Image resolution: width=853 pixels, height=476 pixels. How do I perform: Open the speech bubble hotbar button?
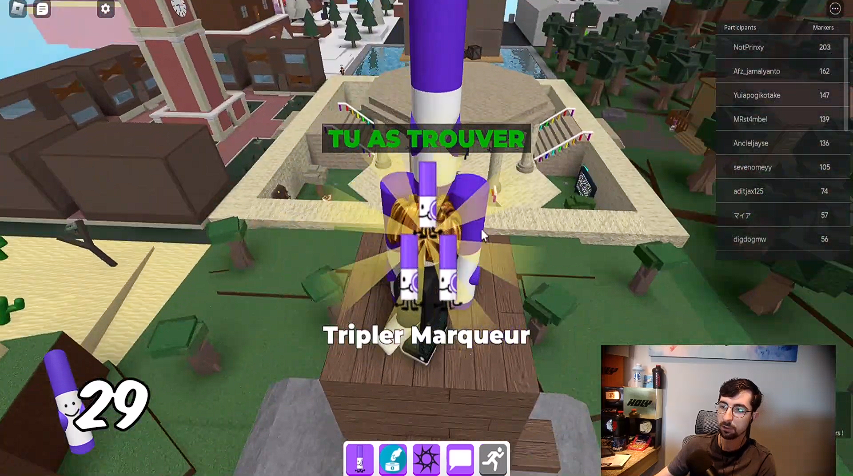[461, 460]
